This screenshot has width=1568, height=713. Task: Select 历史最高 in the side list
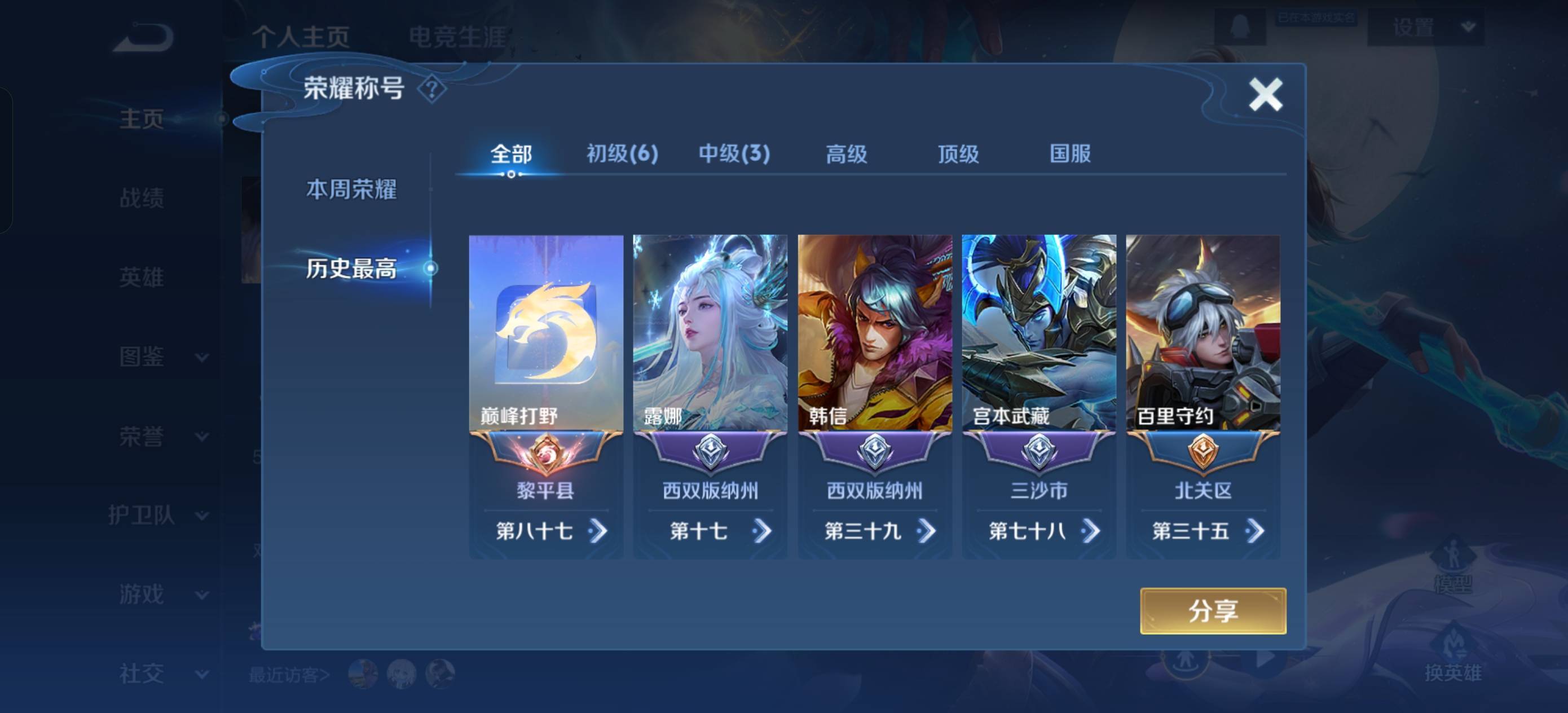(351, 269)
